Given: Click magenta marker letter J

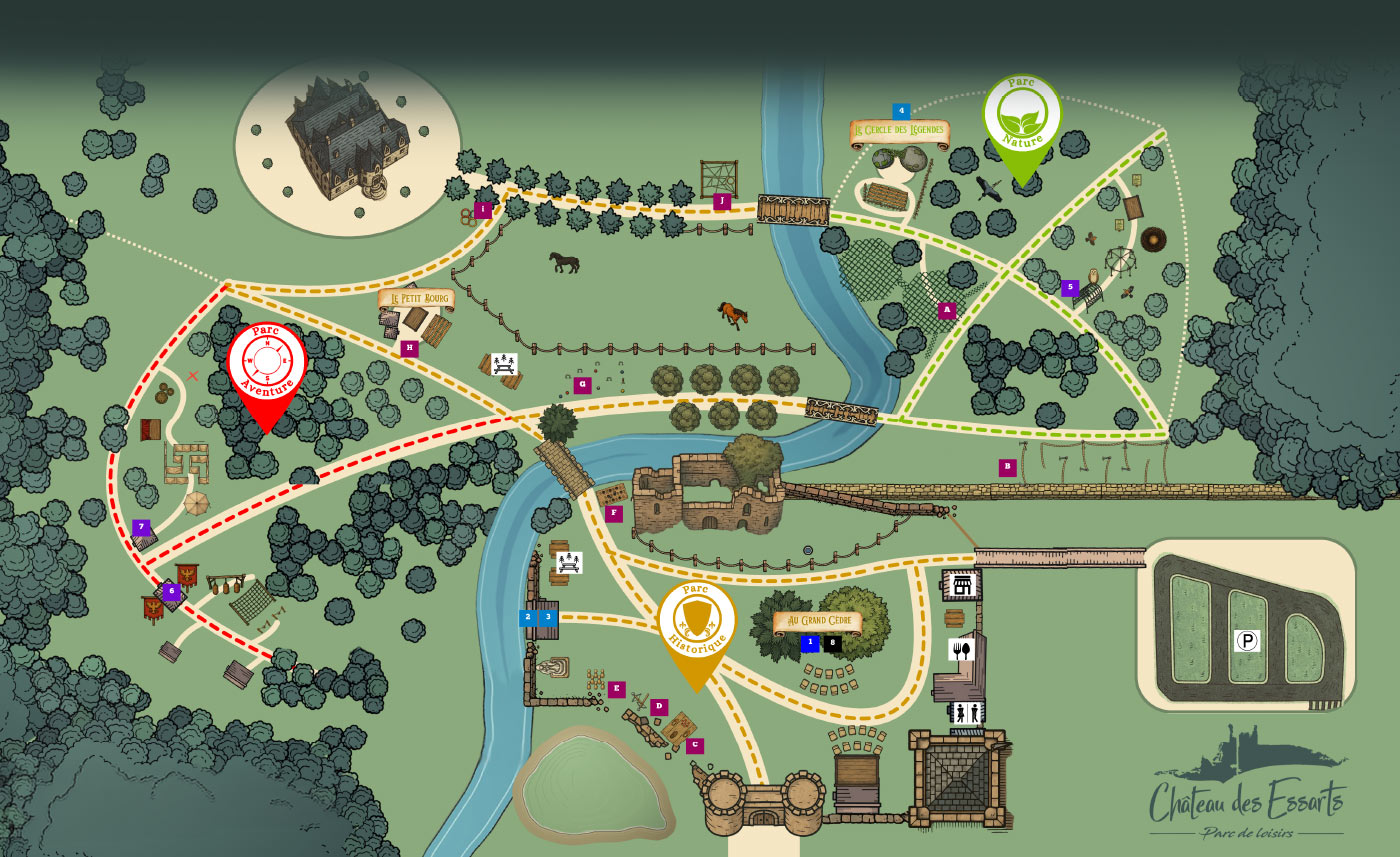Looking at the screenshot, I should point(721,201).
